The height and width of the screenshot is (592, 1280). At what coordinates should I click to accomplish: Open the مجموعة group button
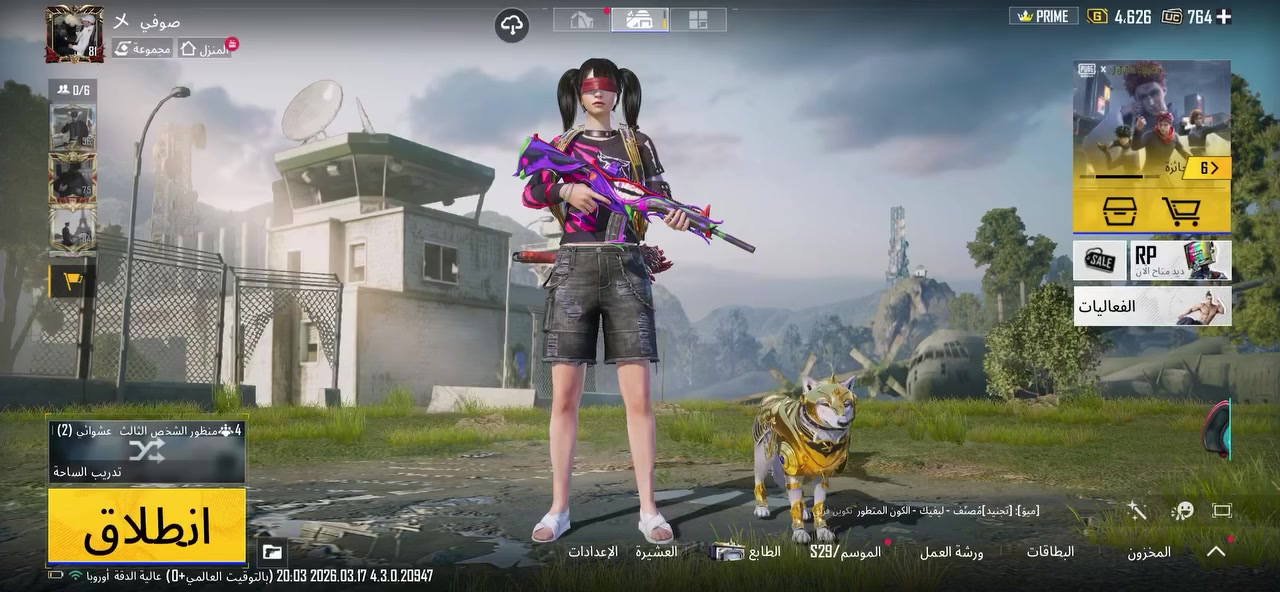(142, 48)
